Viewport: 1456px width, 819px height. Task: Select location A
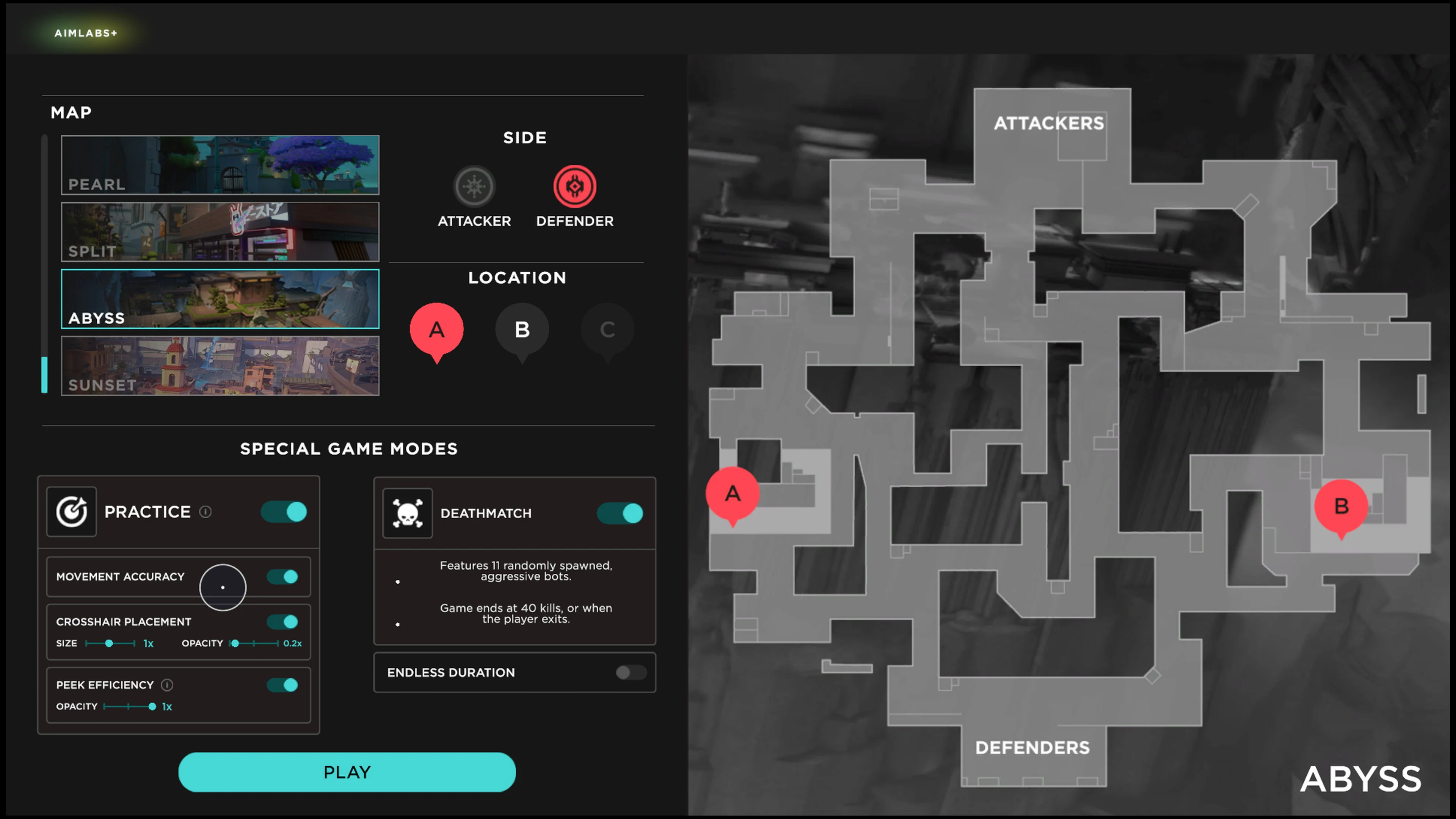pos(436,329)
